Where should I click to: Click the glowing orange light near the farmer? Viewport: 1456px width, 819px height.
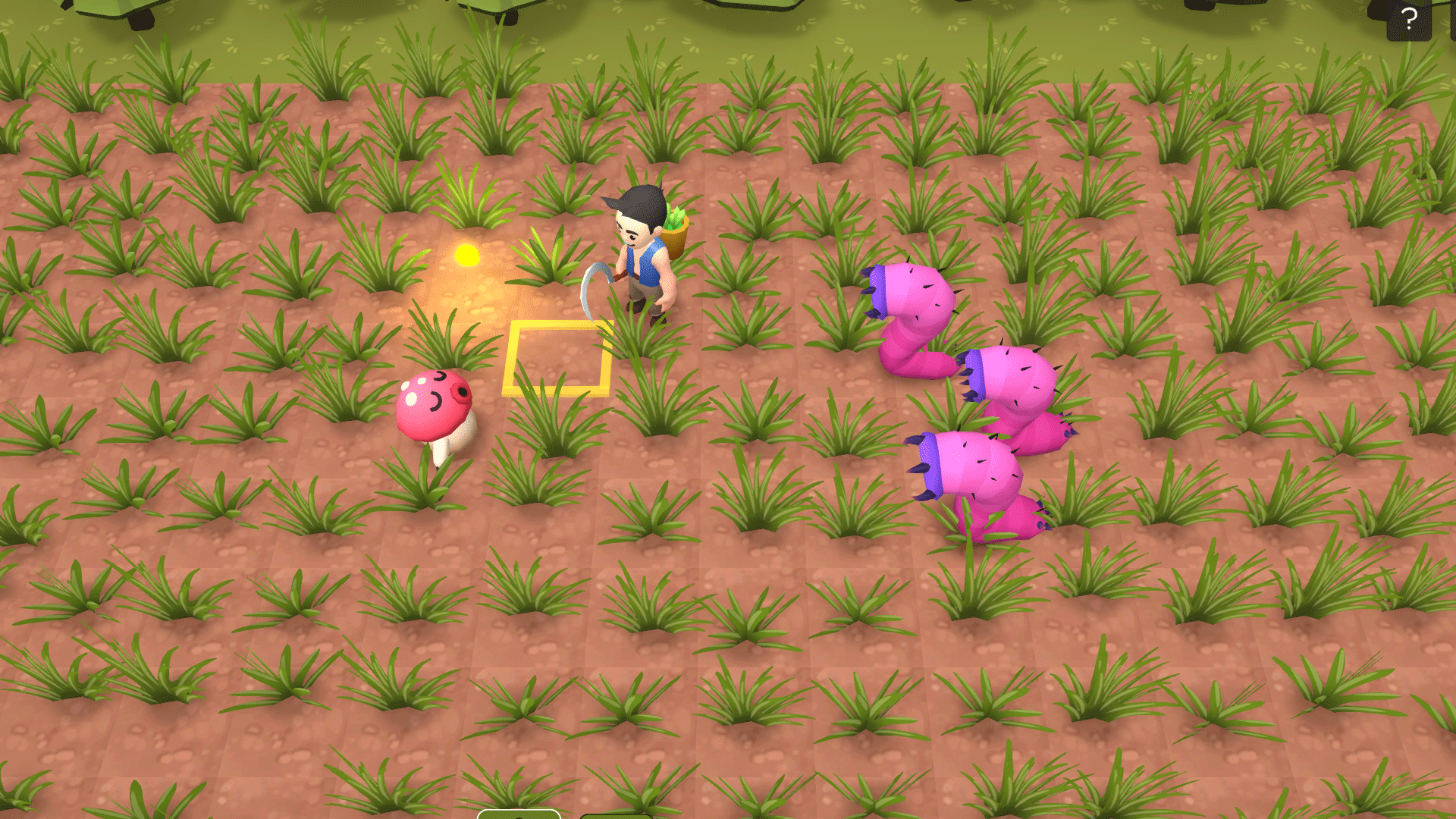[x=466, y=254]
